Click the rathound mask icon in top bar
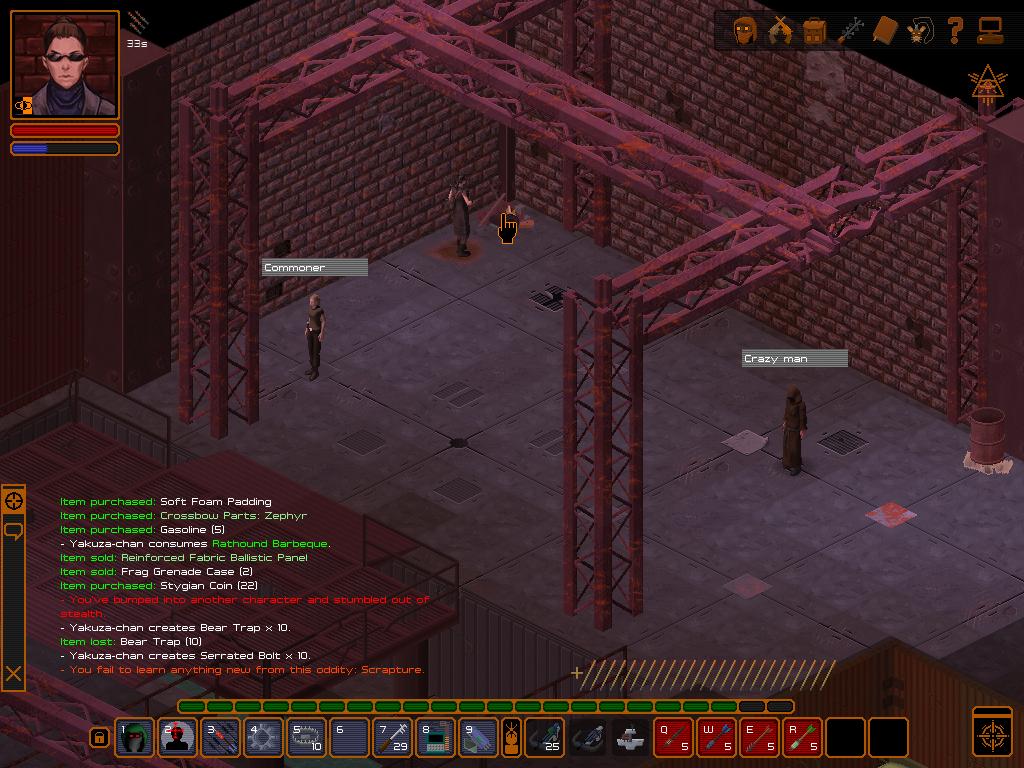This screenshot has width=1024, height=768. (x=919, y=31)
